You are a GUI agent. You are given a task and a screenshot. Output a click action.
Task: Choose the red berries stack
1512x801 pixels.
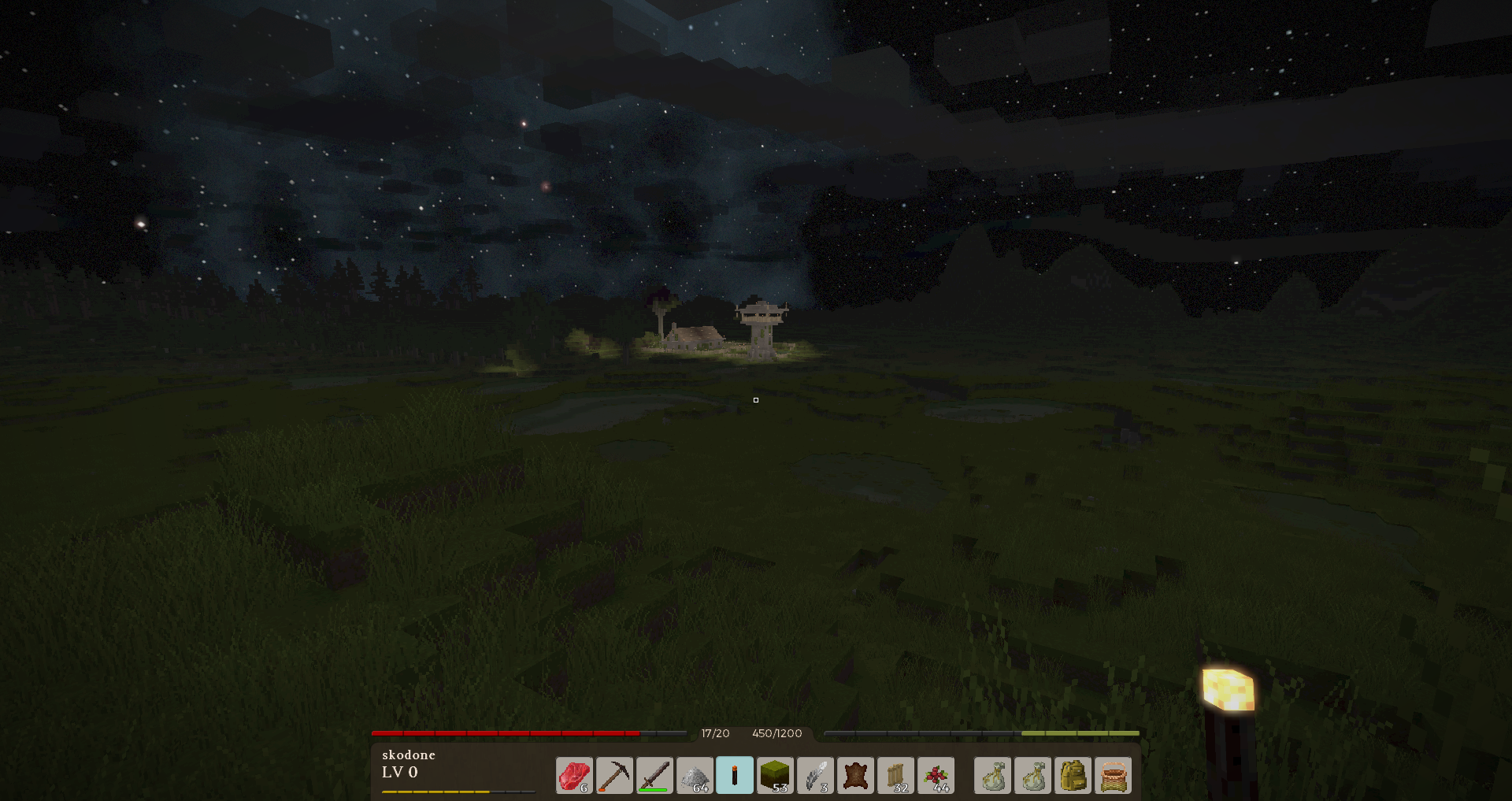(936, 776)
